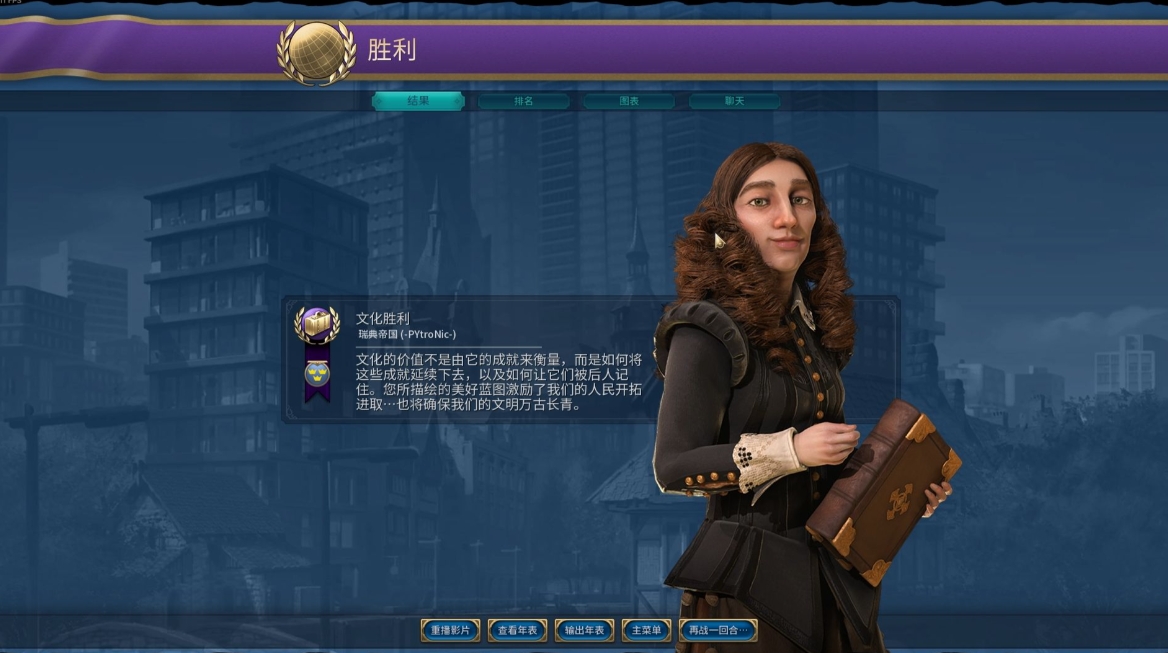This screenshot has height=653, width=1168.
Task: View the timeline with 查看年表
Action: point(518,630)
